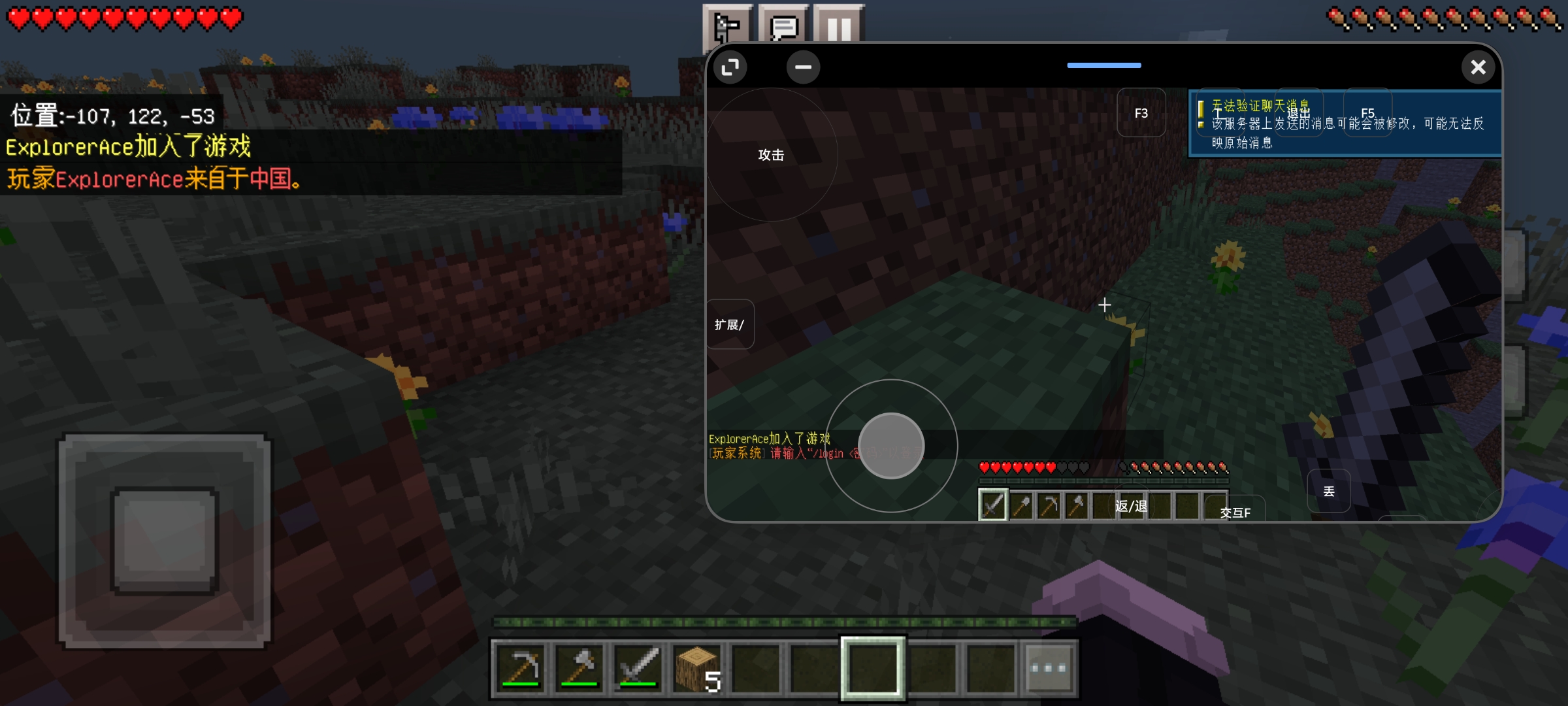This screenshot has width=1568, height=706.
Task: Select the pickaxe in the main hotbar
Action: (521, 667)
